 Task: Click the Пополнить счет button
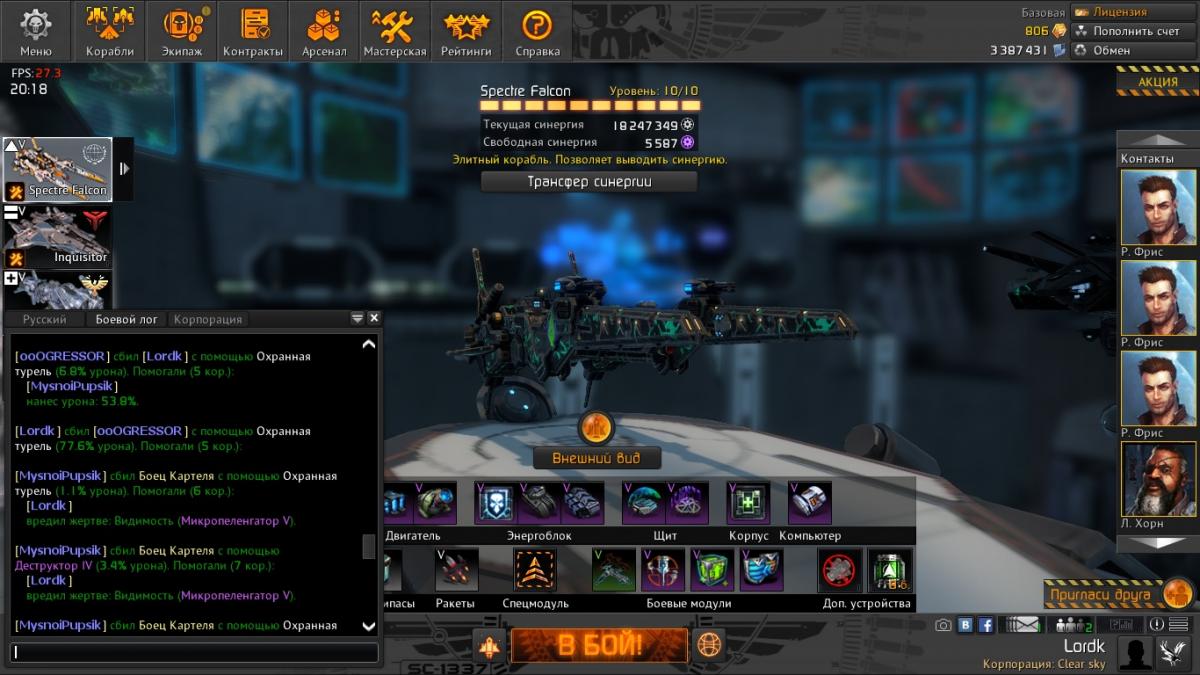click(x=1135, y=31)
